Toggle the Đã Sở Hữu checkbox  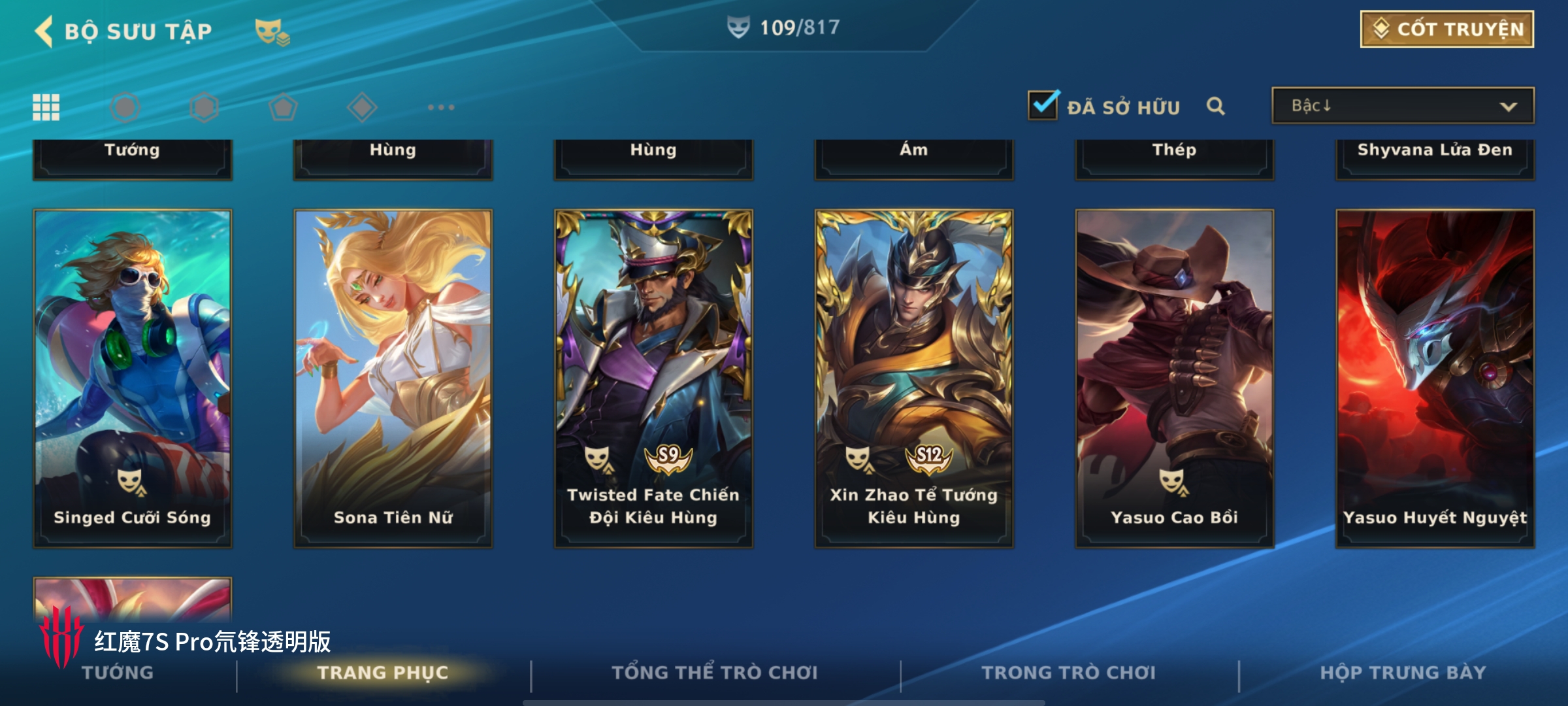point(1043,106)
